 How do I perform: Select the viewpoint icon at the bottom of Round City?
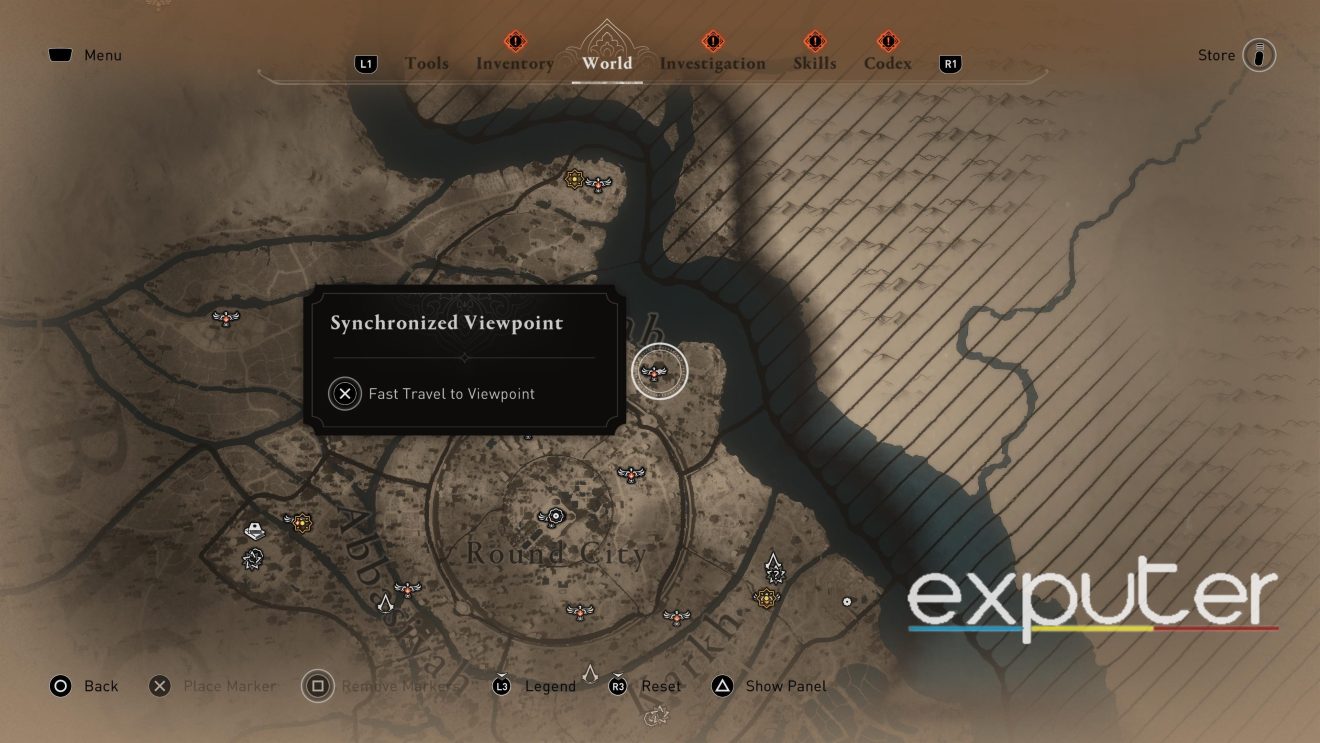[x=581, y=613]
